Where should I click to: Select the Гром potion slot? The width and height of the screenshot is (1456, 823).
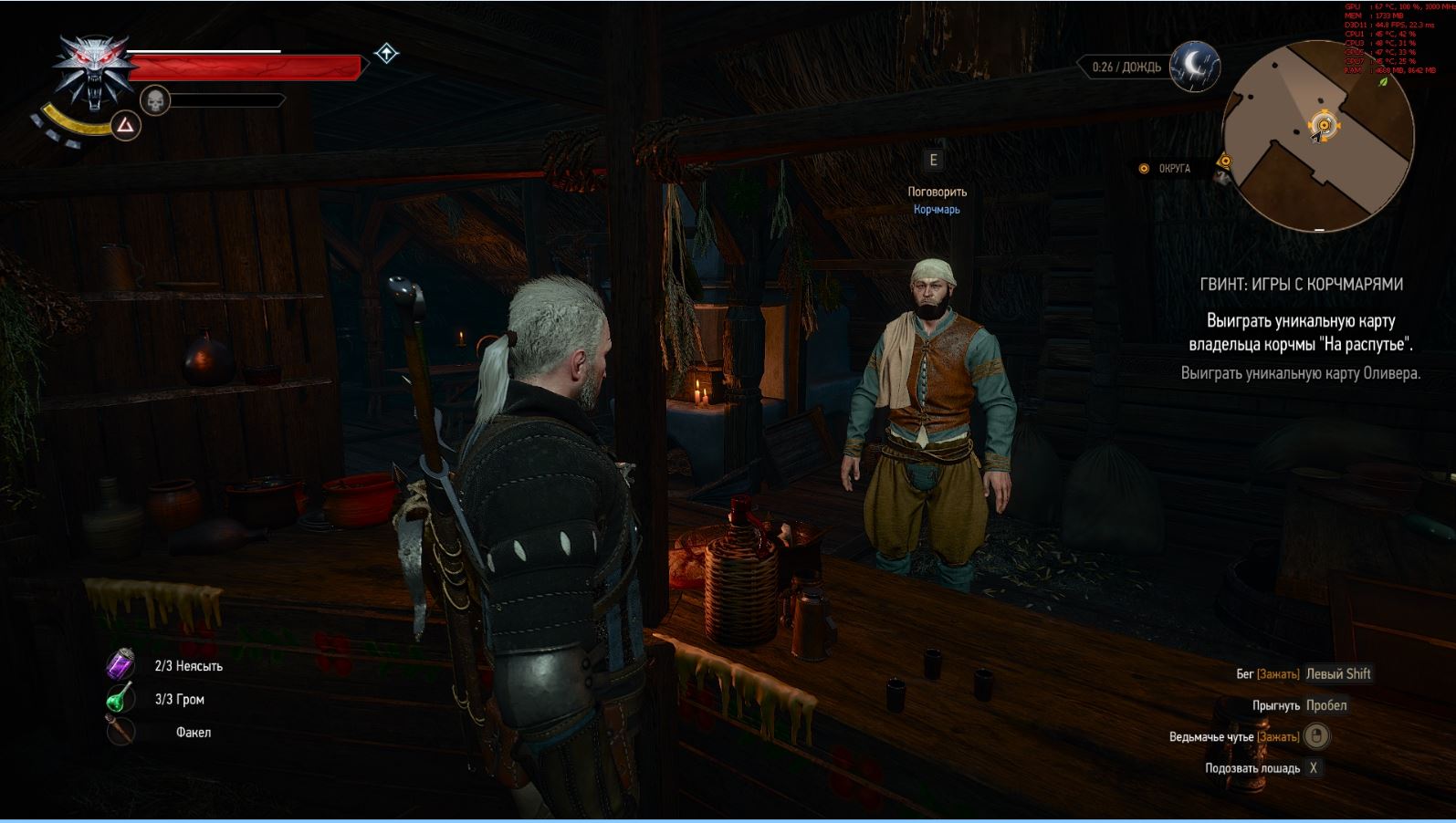coord(120,699)
